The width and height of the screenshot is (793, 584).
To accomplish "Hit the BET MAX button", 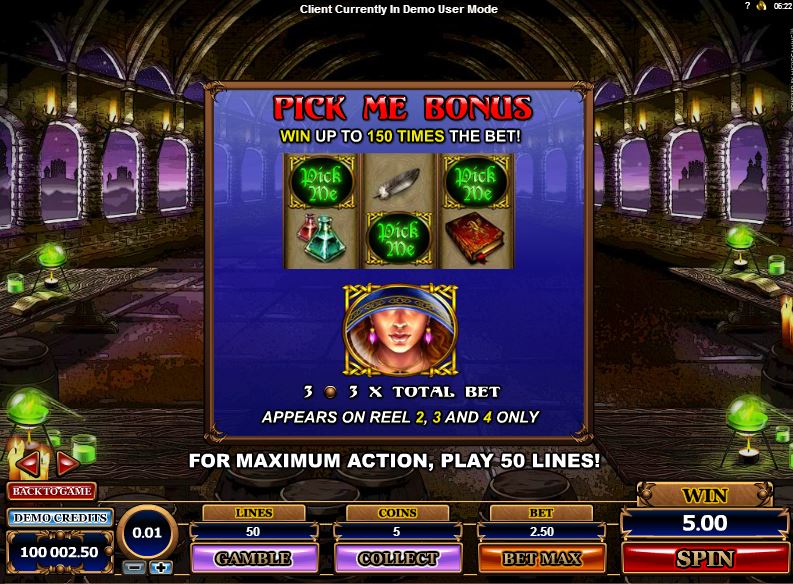I will click(541, 558).
